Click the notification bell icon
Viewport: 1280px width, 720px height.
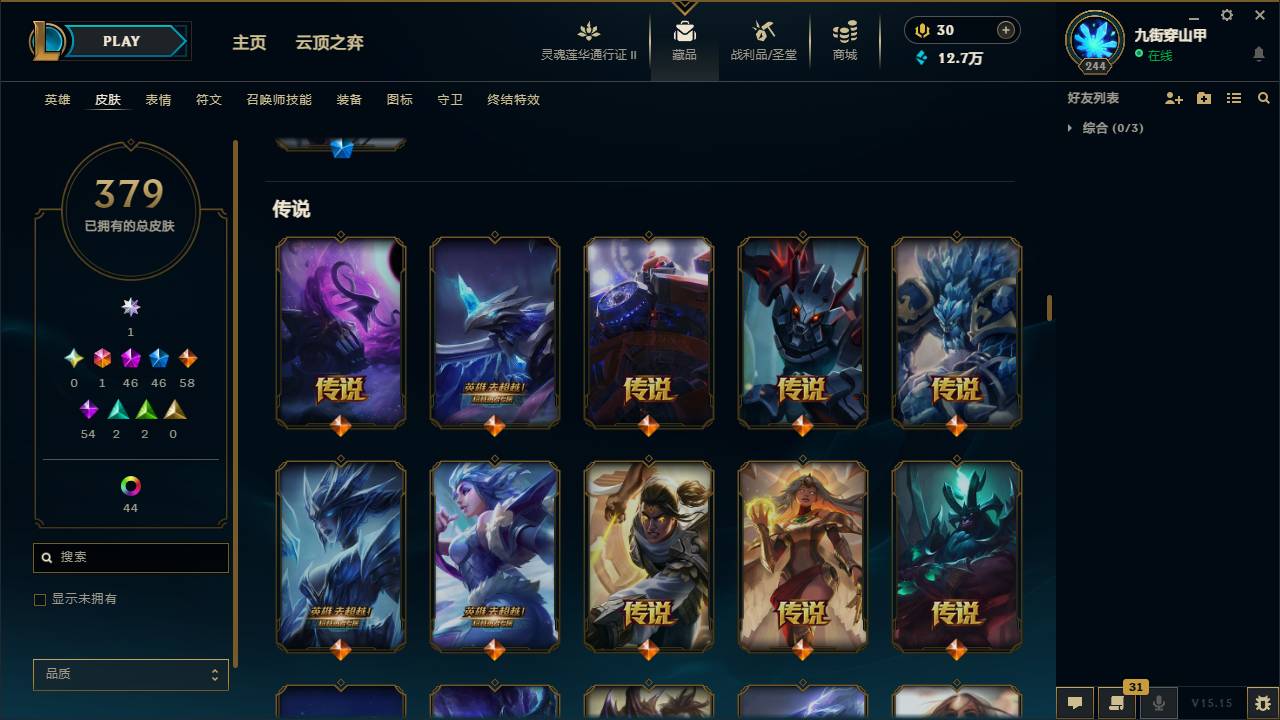1258,55
